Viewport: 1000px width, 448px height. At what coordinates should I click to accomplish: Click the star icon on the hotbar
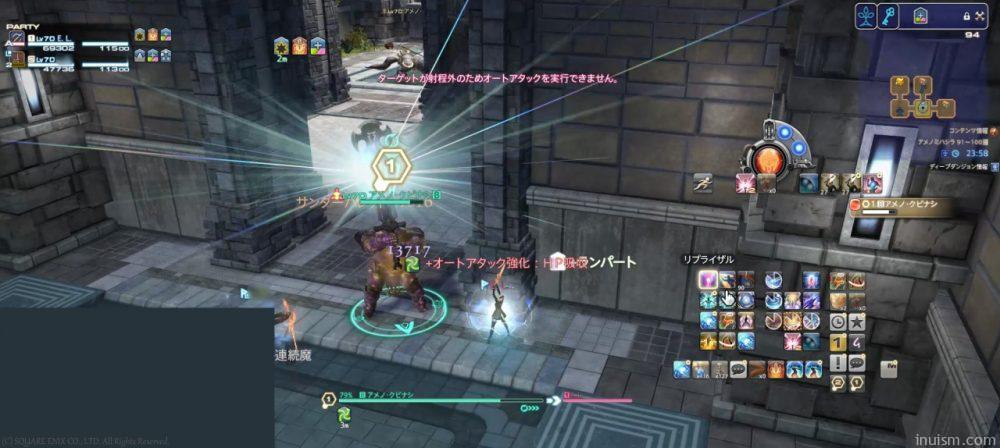click(x=857, y=322)
